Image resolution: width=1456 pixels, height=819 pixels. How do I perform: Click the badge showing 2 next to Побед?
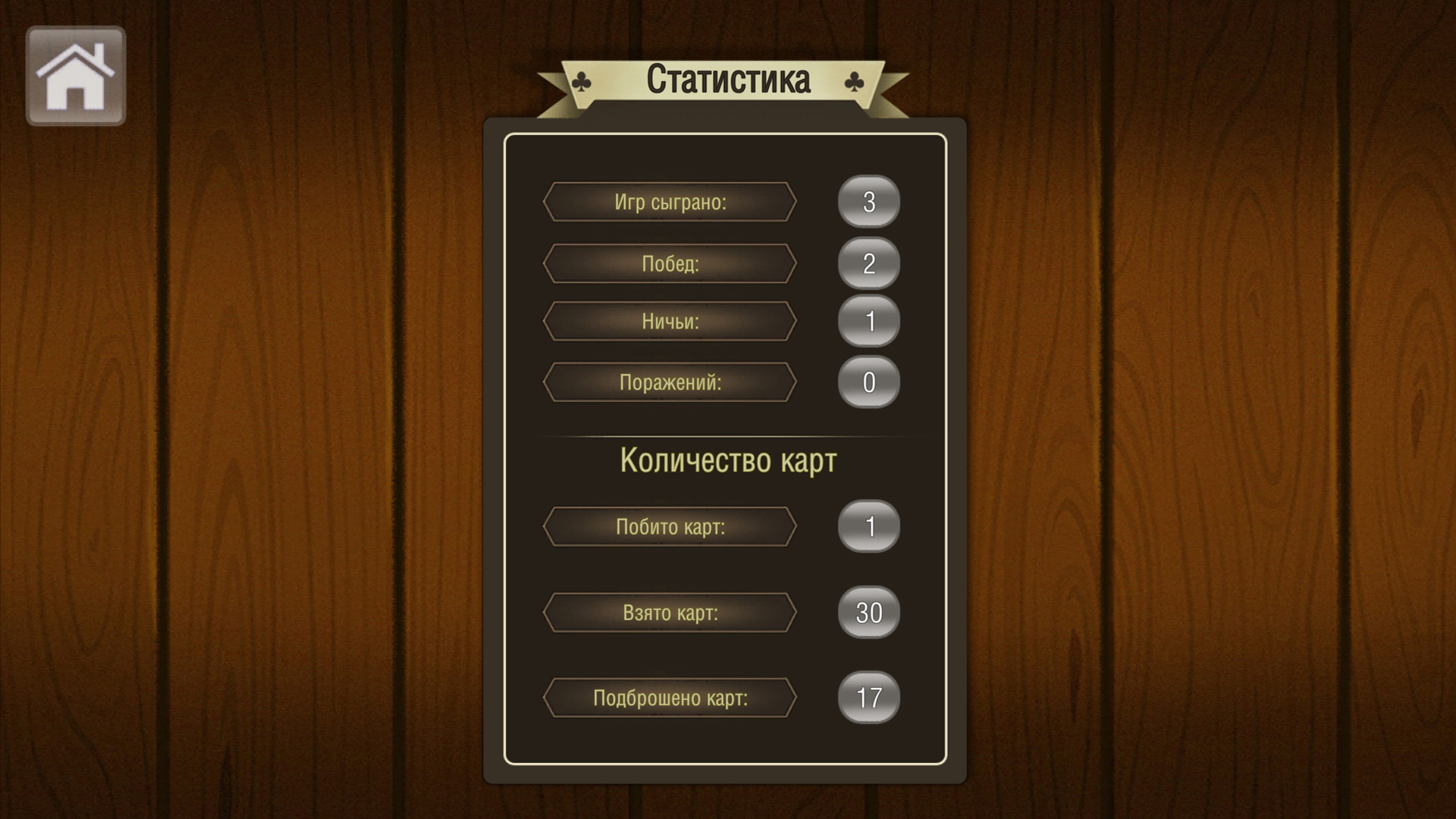coord(869,263)
